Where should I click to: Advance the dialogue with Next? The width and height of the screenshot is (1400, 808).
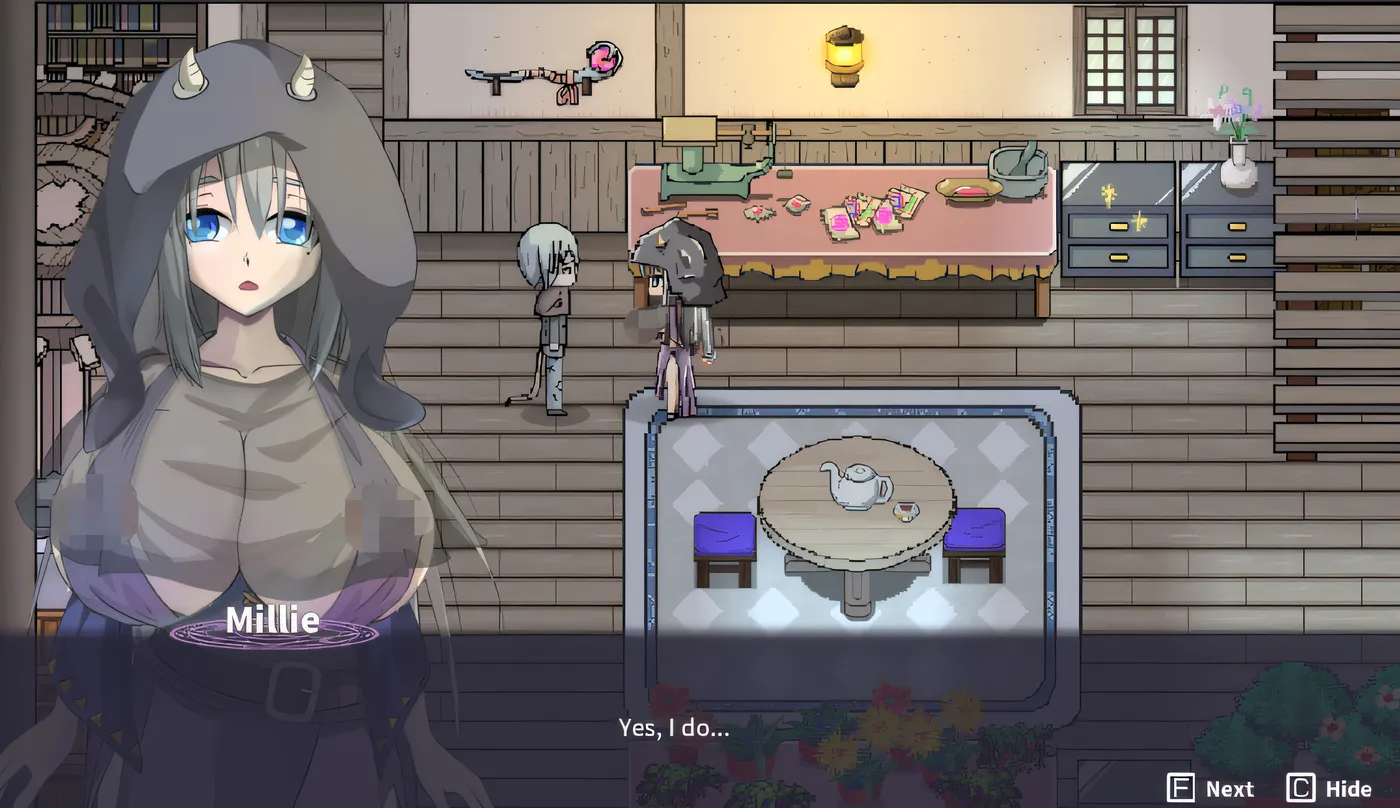(x=1211, y=788)
